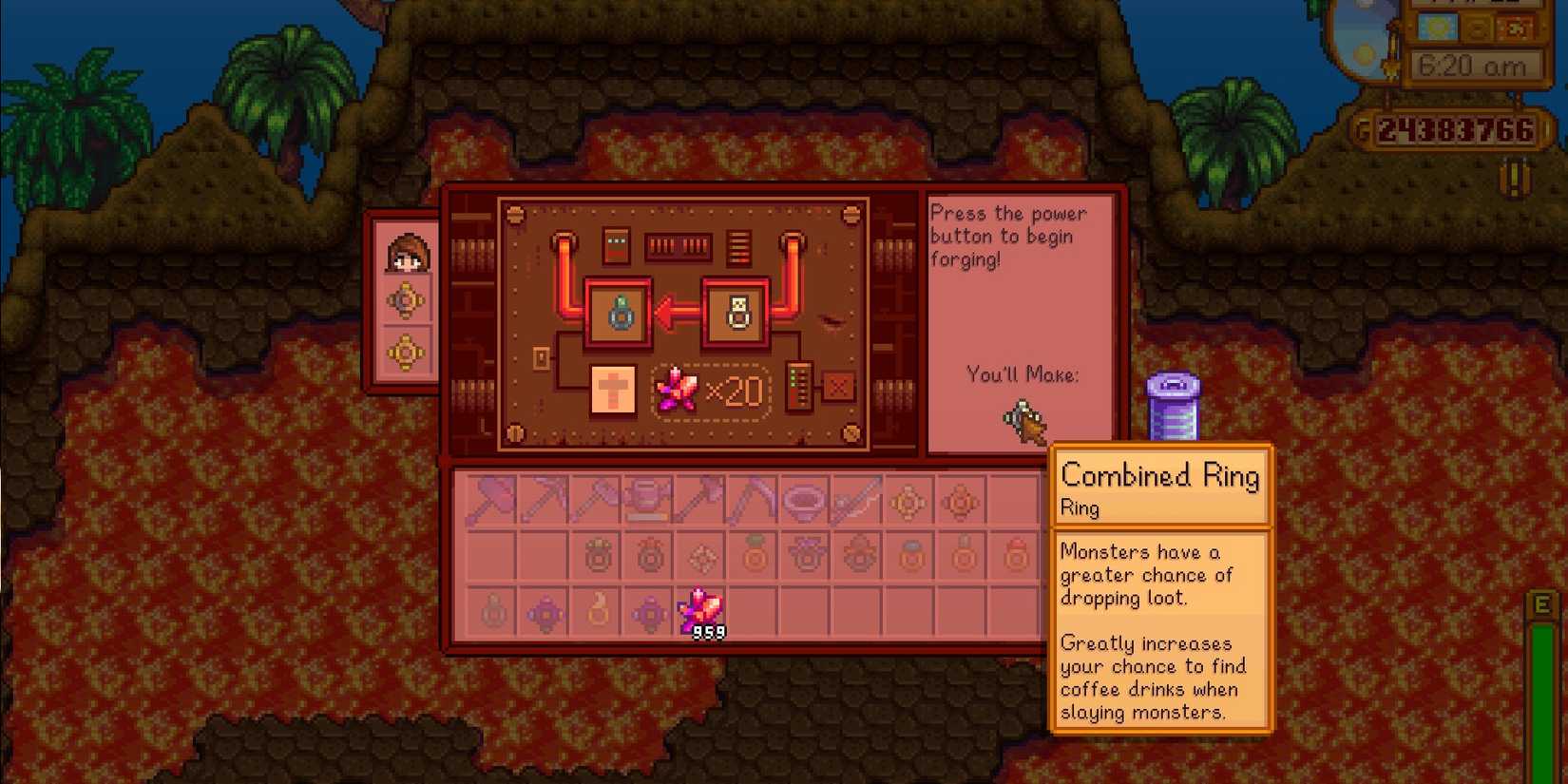Click the trash can beside the forge menu

point(1175,409)
